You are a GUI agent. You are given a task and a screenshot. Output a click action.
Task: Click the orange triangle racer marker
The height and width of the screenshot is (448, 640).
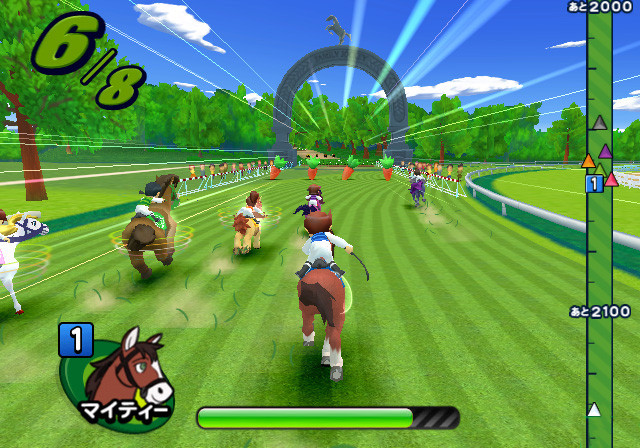[588, 160]
